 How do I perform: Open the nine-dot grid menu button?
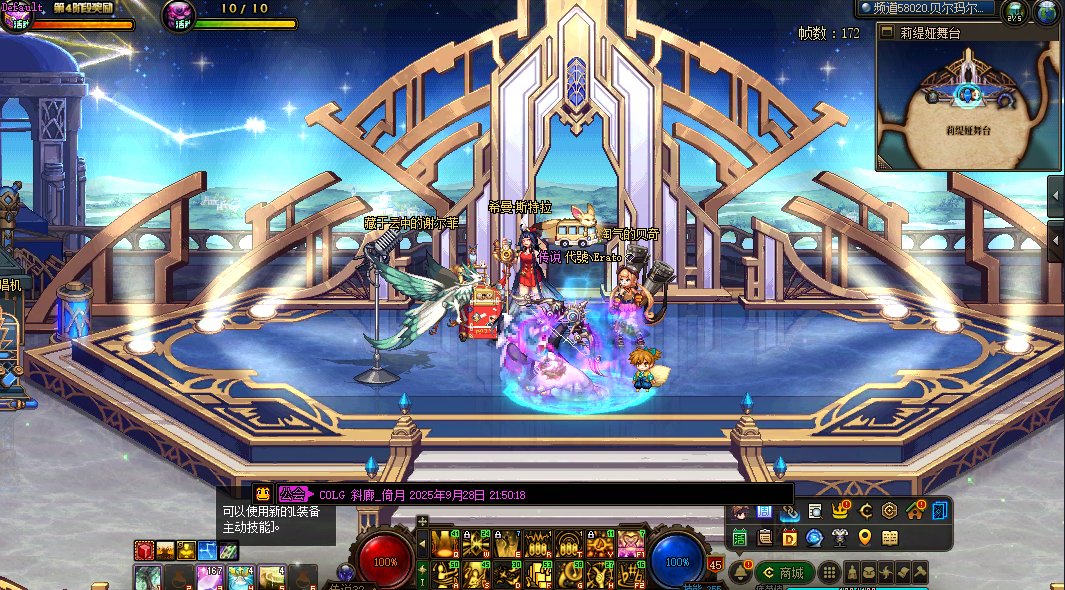pos(829,573)
